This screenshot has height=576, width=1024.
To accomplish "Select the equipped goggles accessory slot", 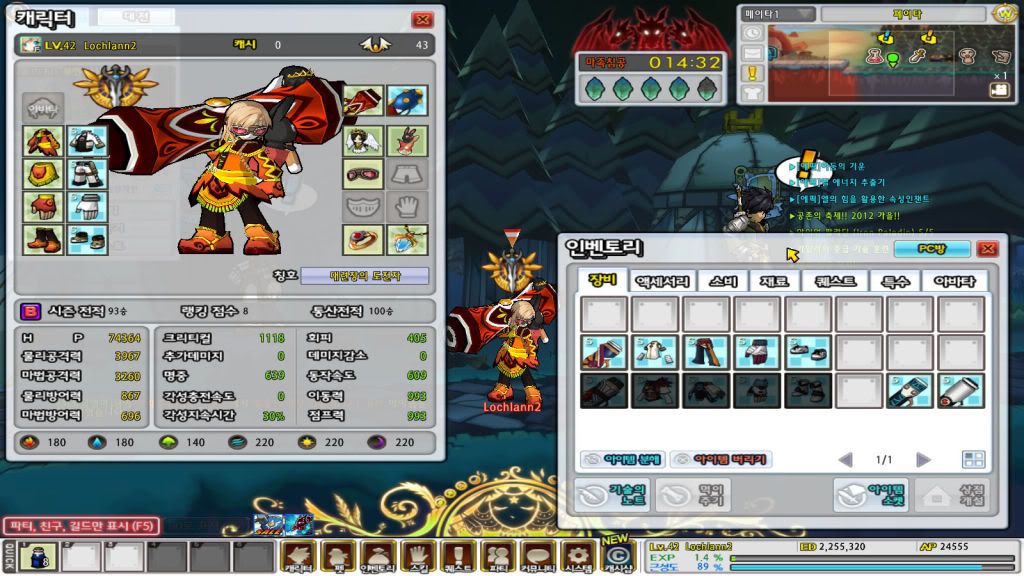I will click(363, 173).
